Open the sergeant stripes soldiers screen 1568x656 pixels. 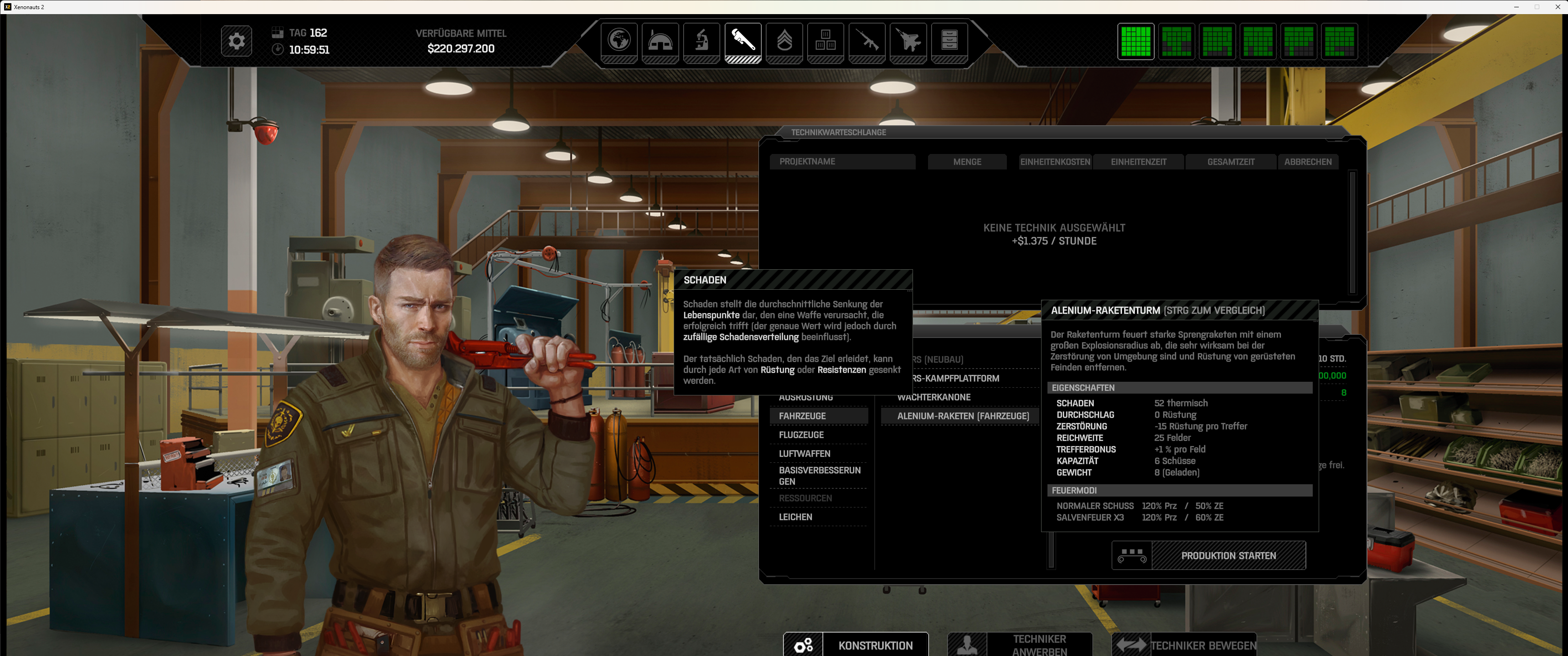(784, 41)
